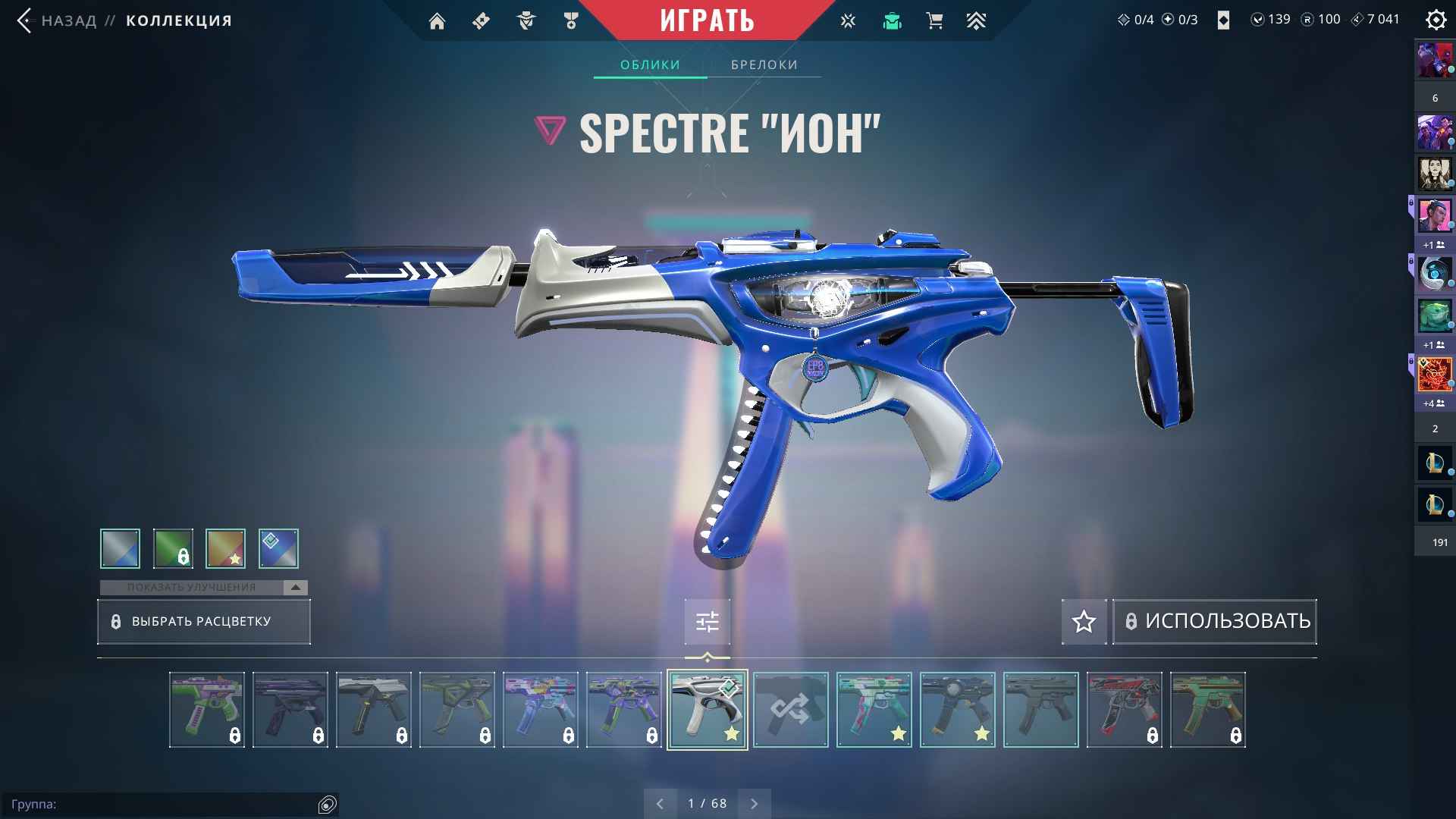1456x819 pixels.
Task: Mark this skin as favorite with the star
Action: point(1084,622)
